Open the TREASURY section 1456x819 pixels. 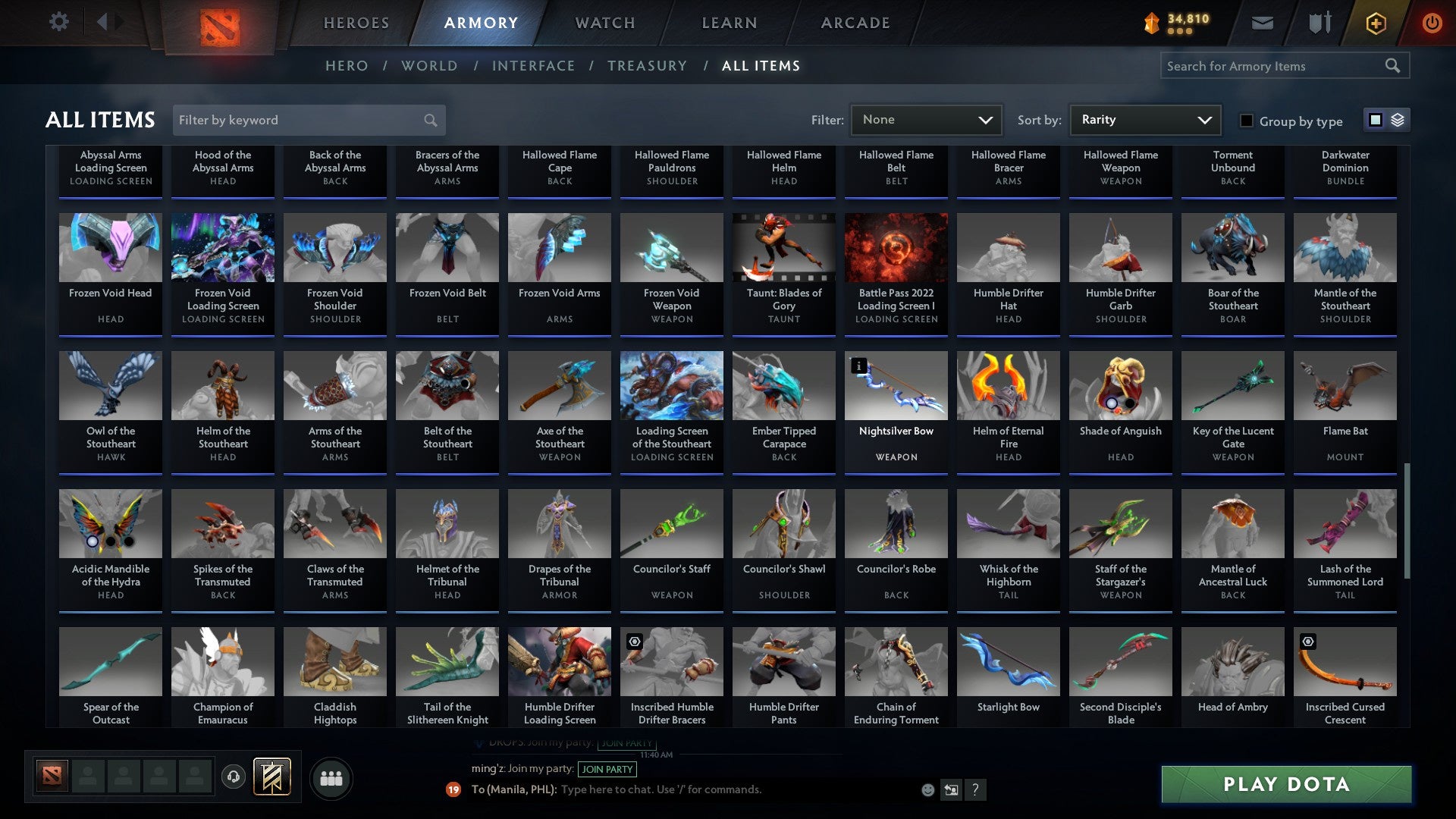pyautogui.click(x=647, y=66)
